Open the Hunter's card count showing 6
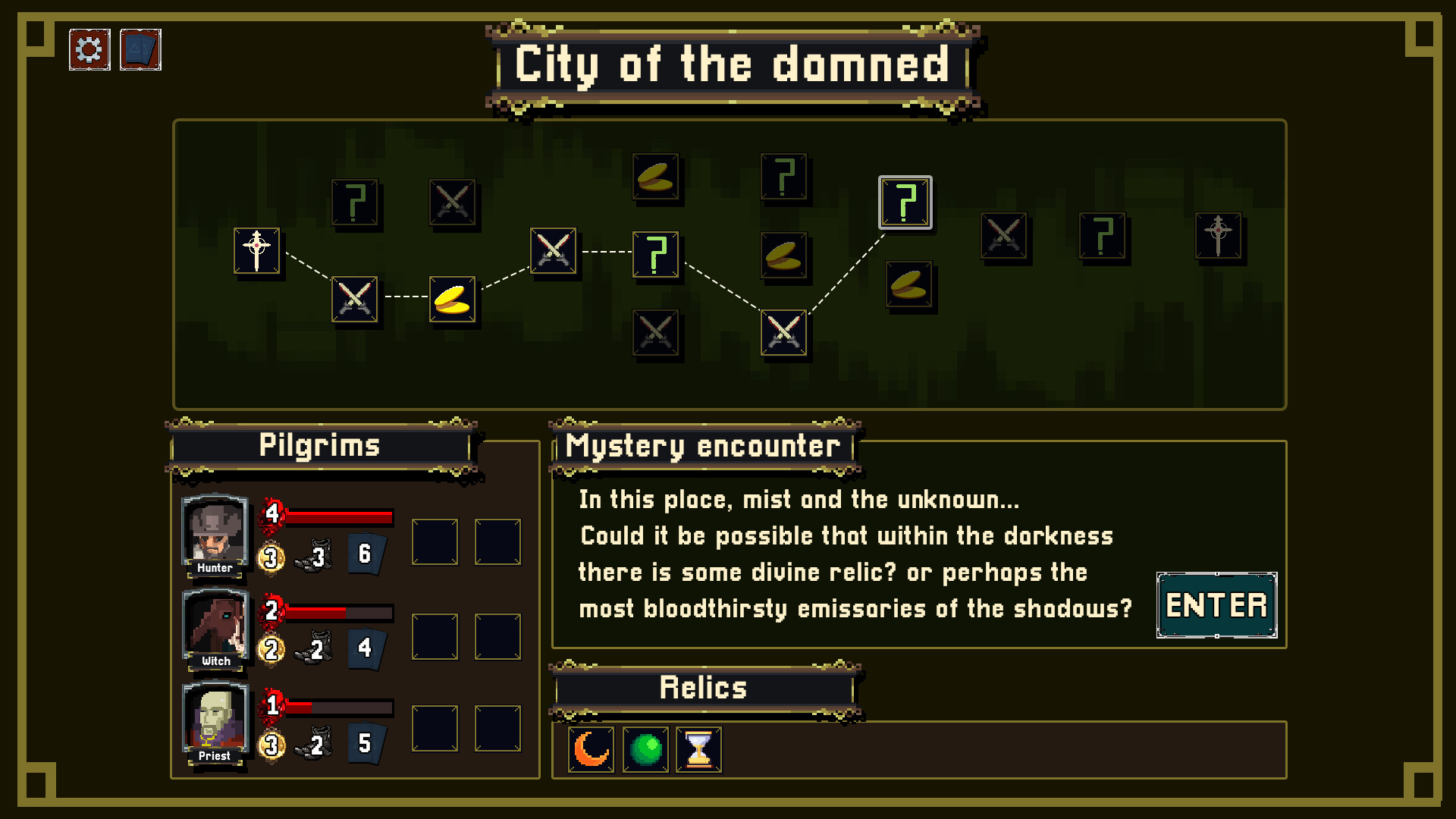Screen dimensions: 1456x819 [x=366, y=553]
